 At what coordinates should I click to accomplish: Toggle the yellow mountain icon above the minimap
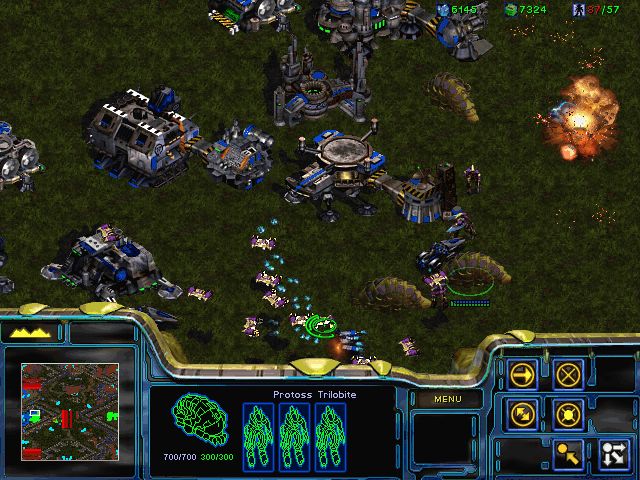[x=31, y=332]
